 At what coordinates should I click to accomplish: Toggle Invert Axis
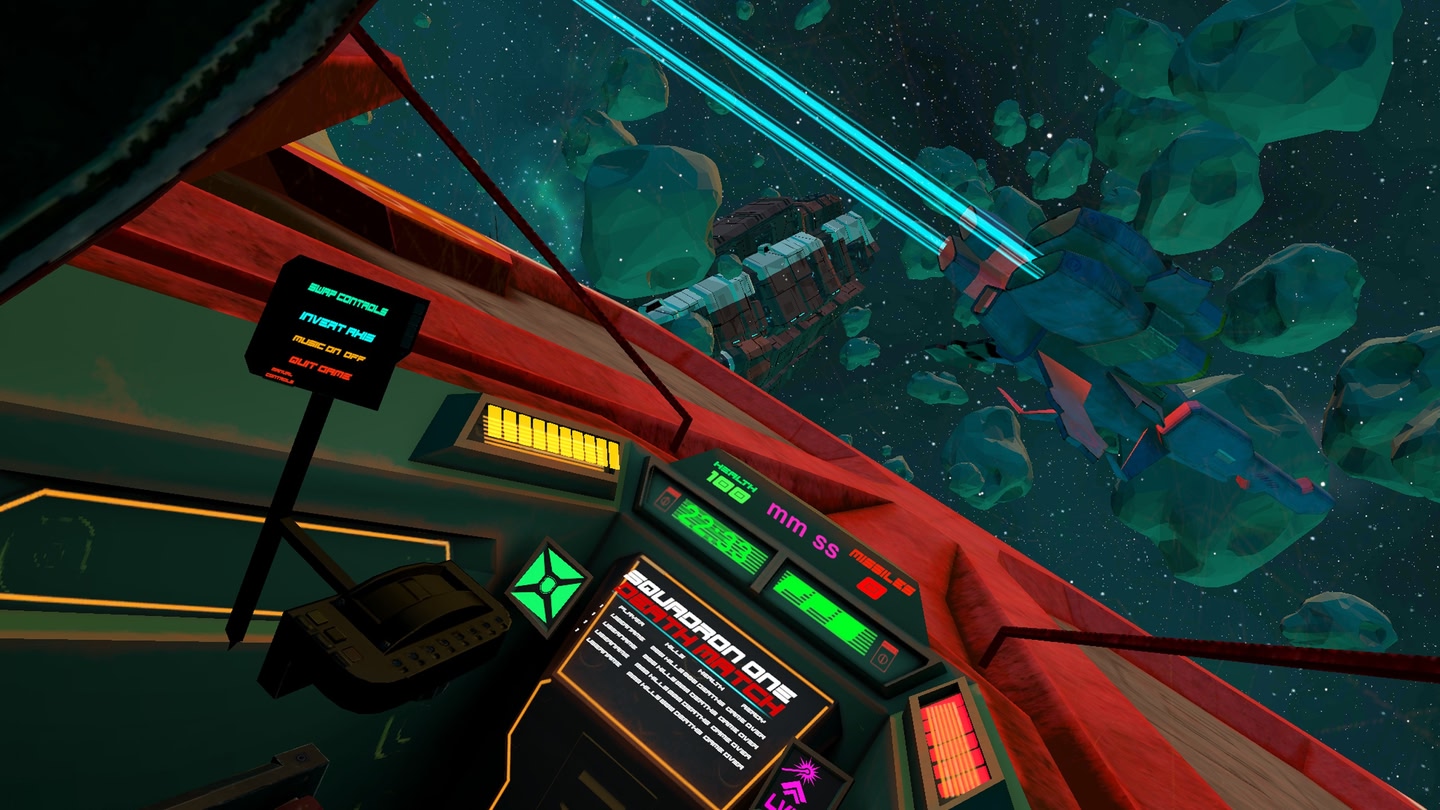click(x=338, y=324)
